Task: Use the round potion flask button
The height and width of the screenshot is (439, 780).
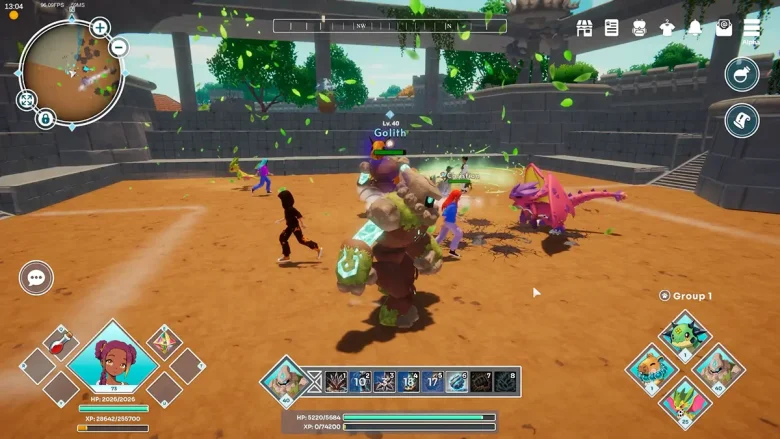Action: (x=742, y=74)
